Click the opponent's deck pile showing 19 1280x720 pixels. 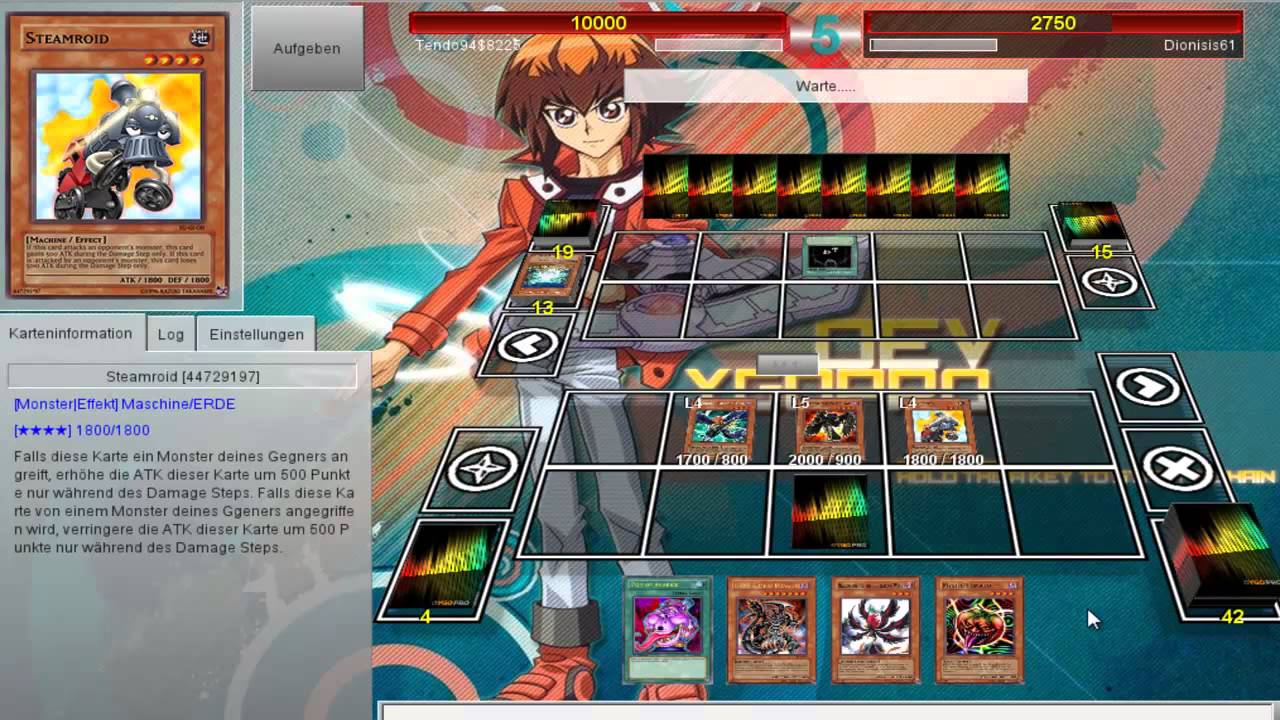570,222
